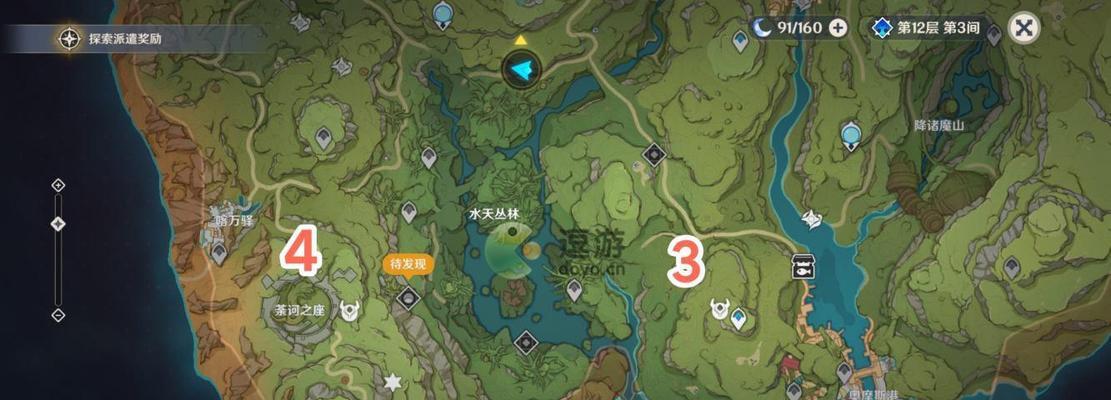The image size is (1111, 400).
Task: Click the orange 待发现 undiscovered tag
Action: pyautogui.click(x=407, y=264)
